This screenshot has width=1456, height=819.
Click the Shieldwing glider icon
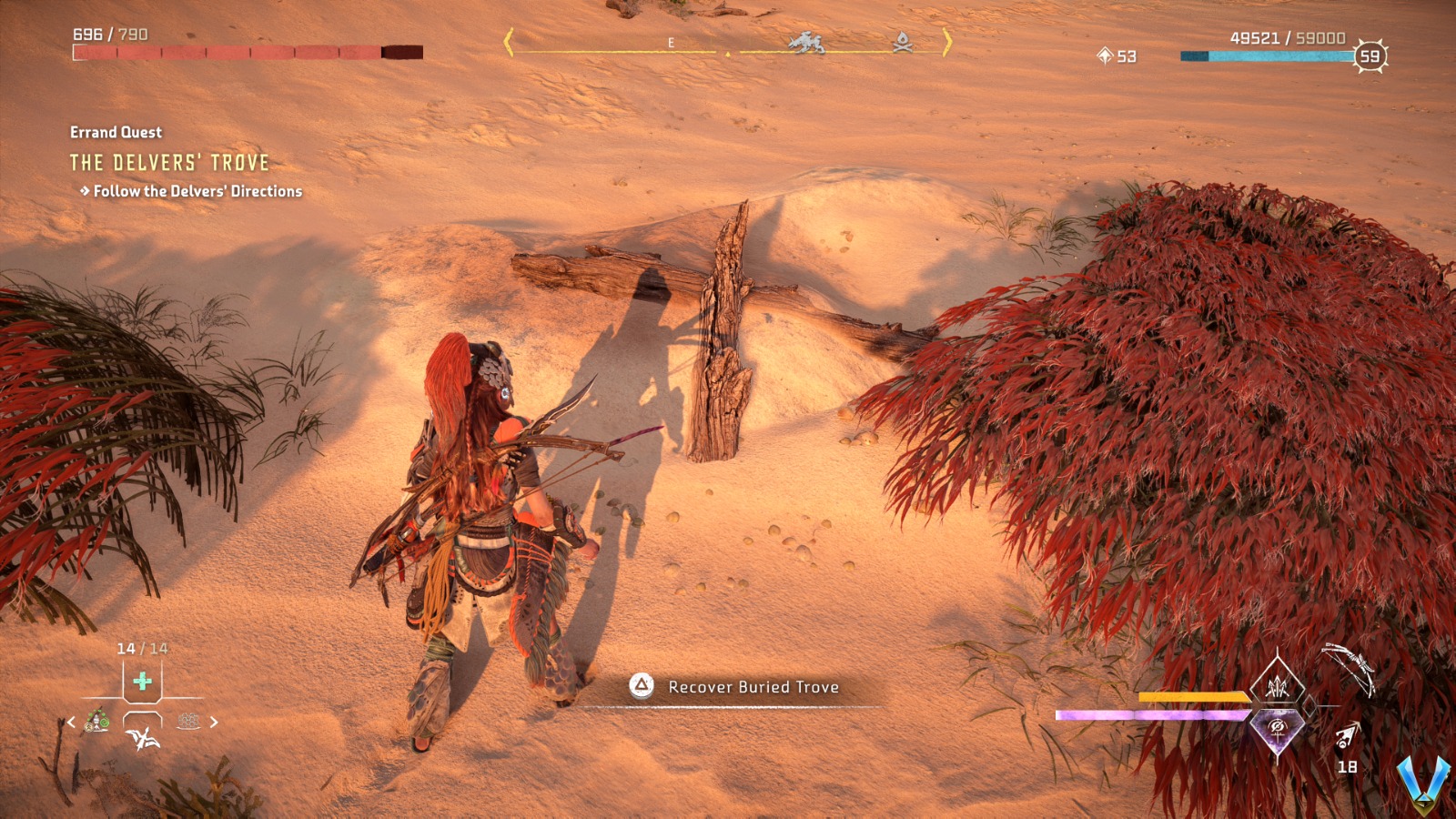(x=142, y=740)
